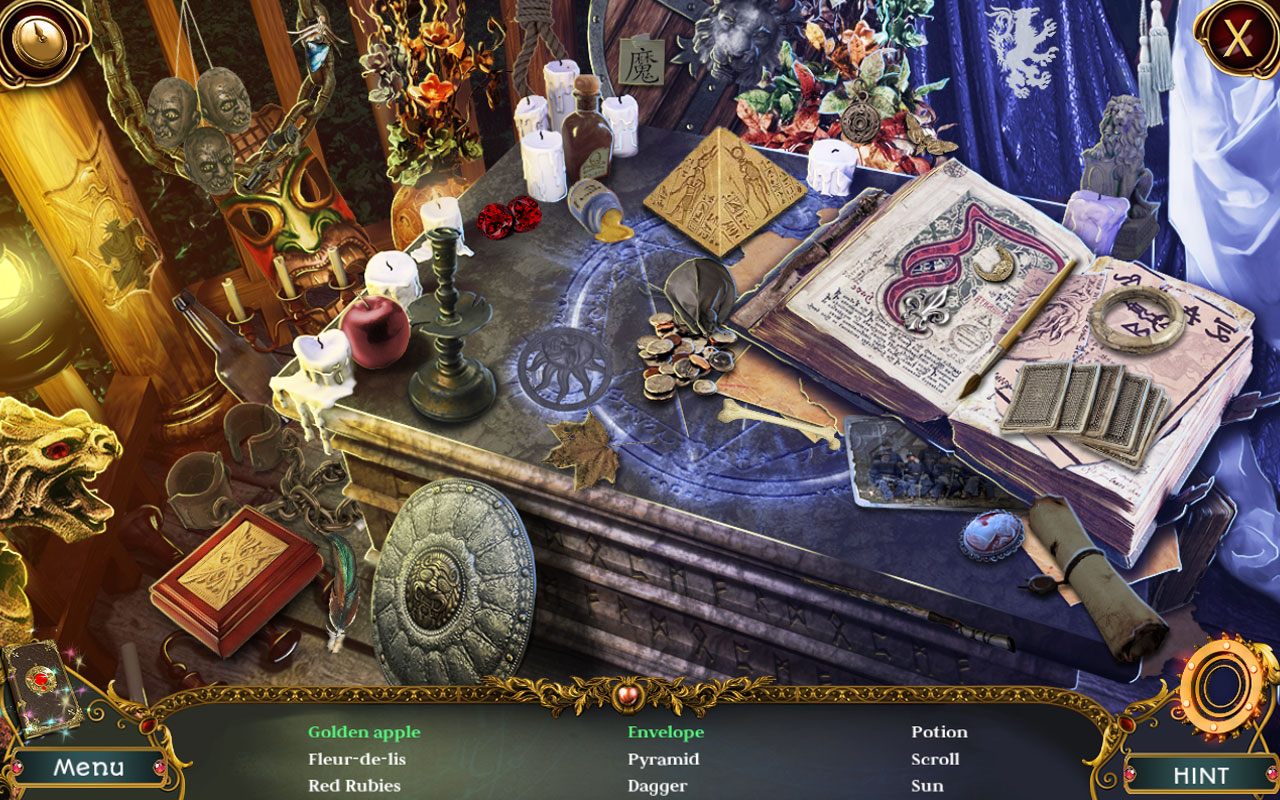Click the golden clock icon
The image size is (1280, 800).
38,38
